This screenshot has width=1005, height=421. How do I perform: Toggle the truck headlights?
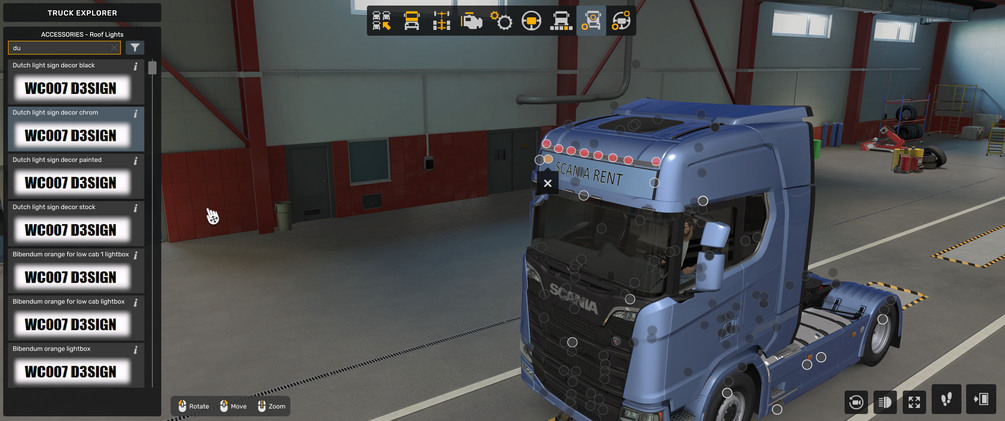(885, 402)
